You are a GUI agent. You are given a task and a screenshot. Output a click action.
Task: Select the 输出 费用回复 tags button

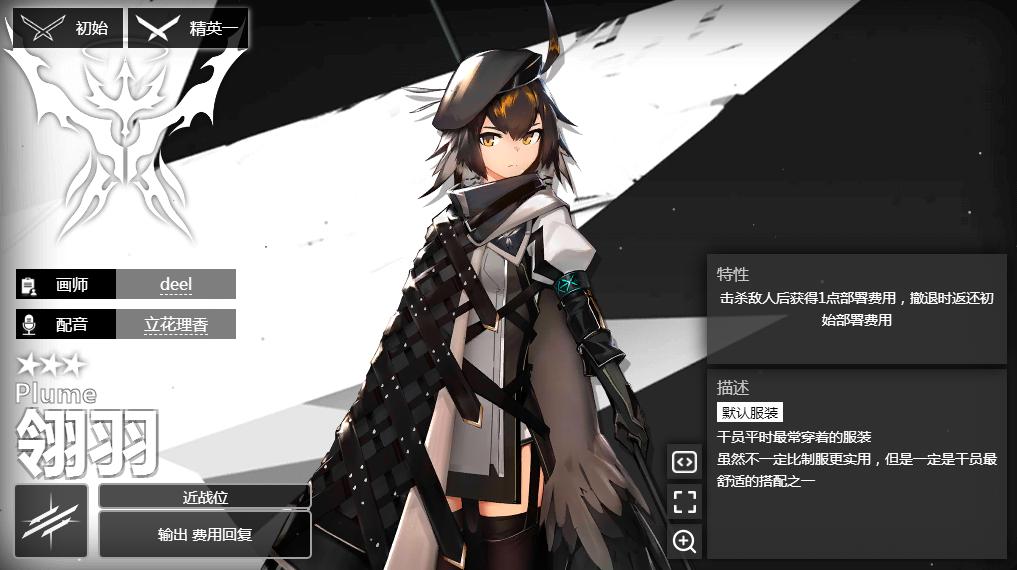(x=204, y=534)
